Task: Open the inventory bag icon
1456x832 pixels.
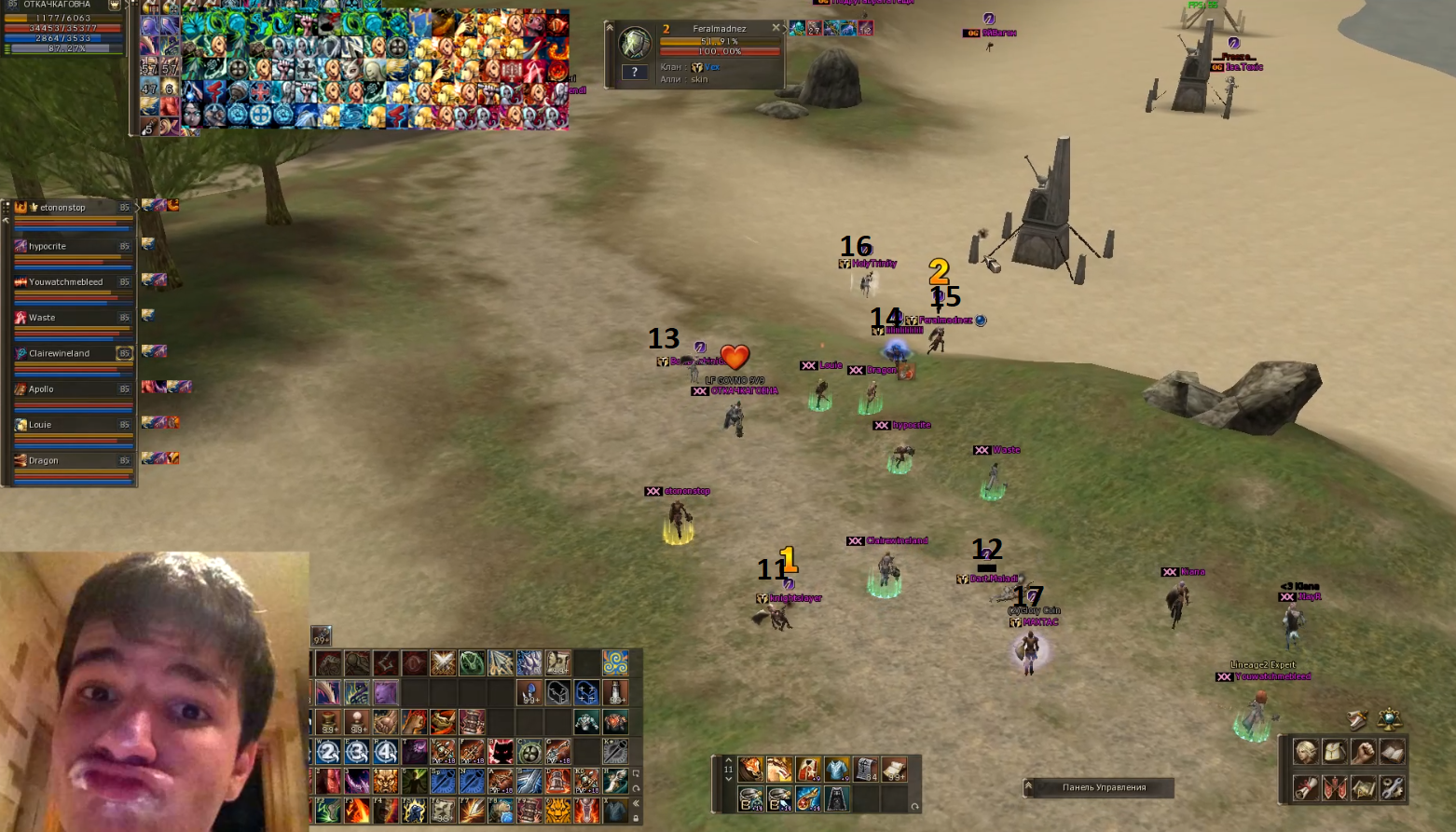Action: 1335,752
